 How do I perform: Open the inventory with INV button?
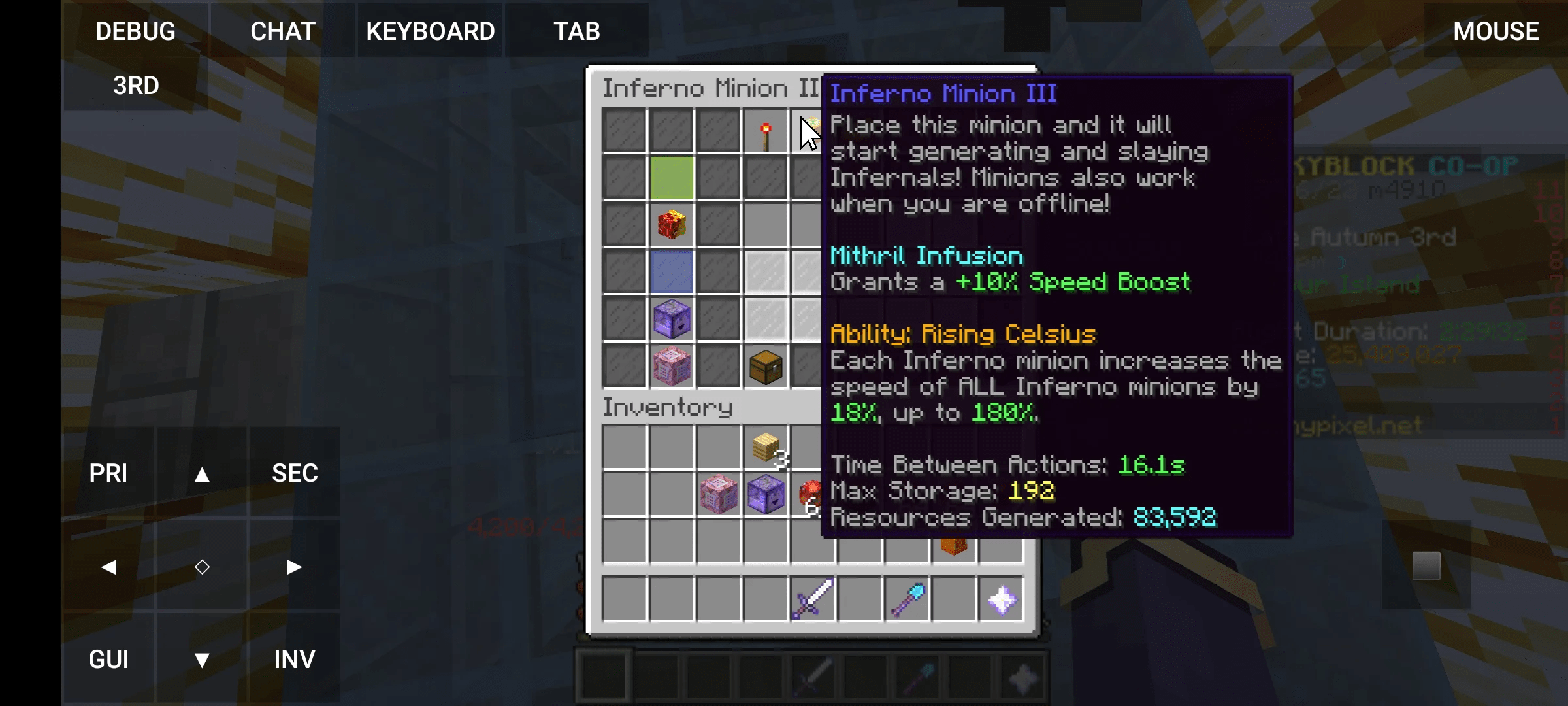point(293,659)
